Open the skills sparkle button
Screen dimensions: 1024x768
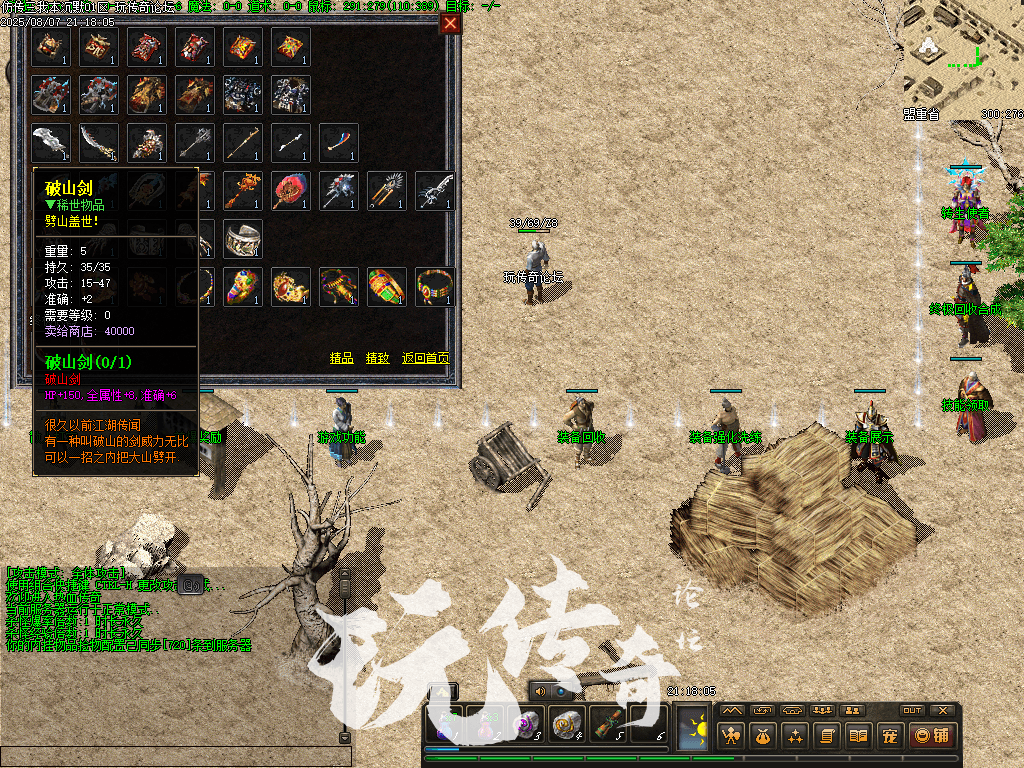pos(794,737)
